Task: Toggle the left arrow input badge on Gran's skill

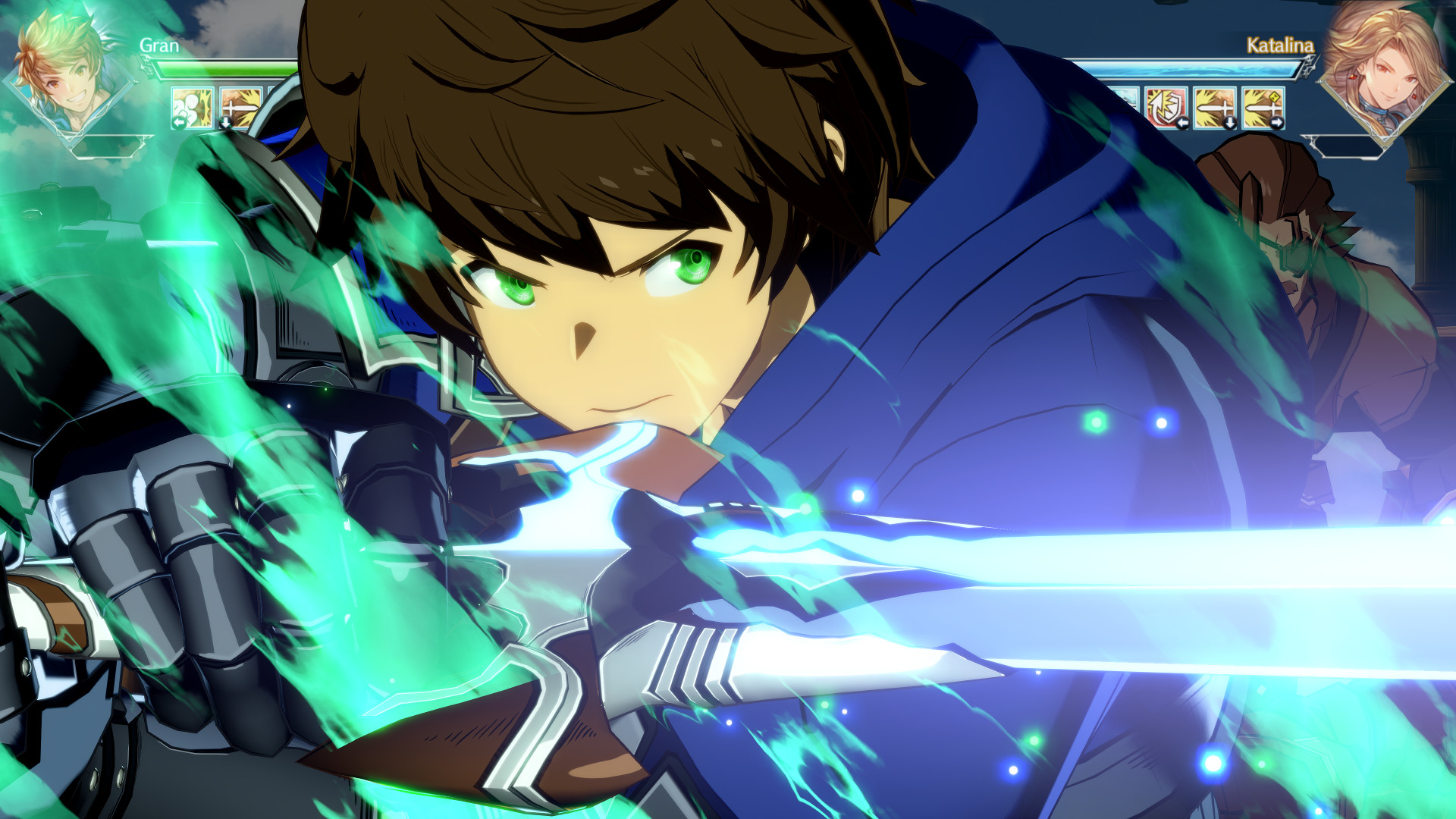Action: click(180, 121)
